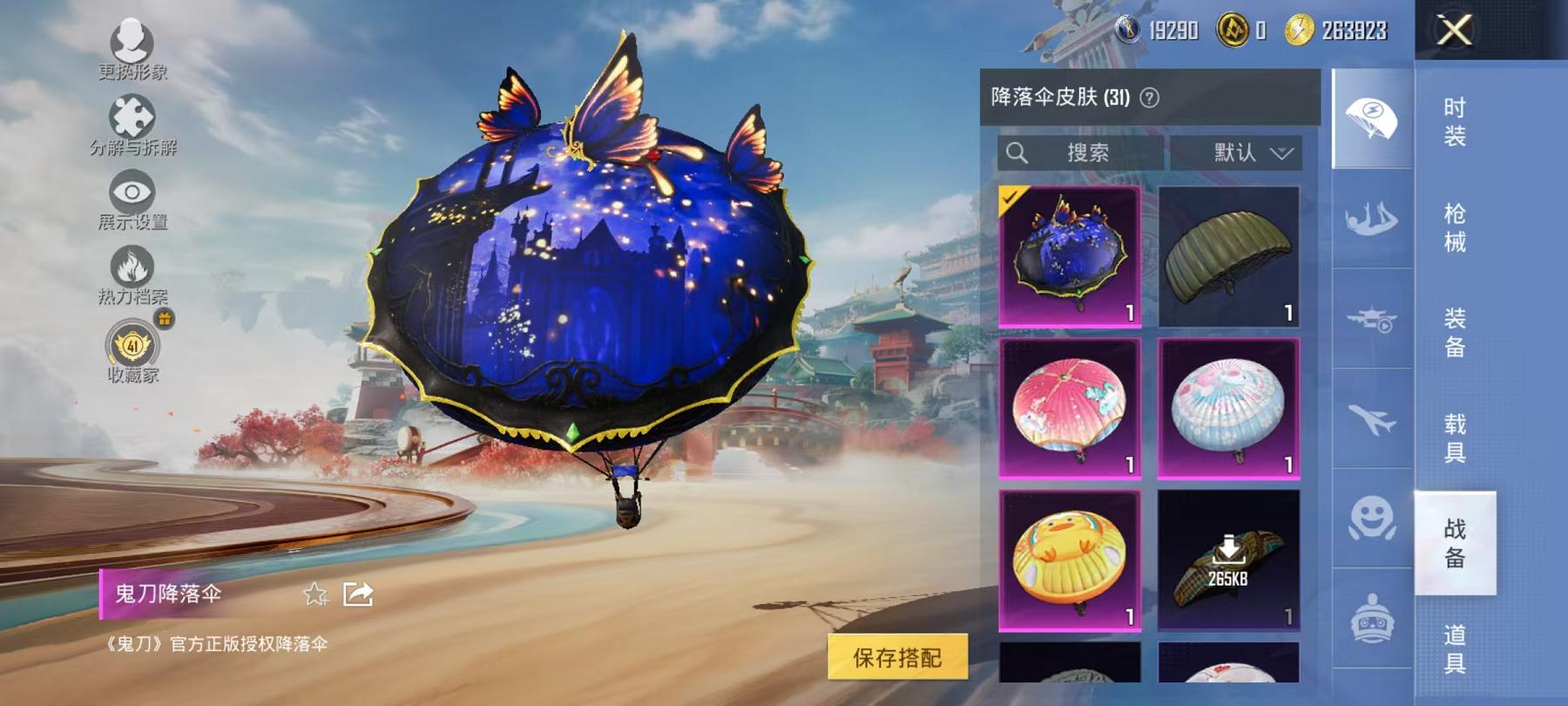
Task: Select the airplane category icon
Action: click(1369, 418)
